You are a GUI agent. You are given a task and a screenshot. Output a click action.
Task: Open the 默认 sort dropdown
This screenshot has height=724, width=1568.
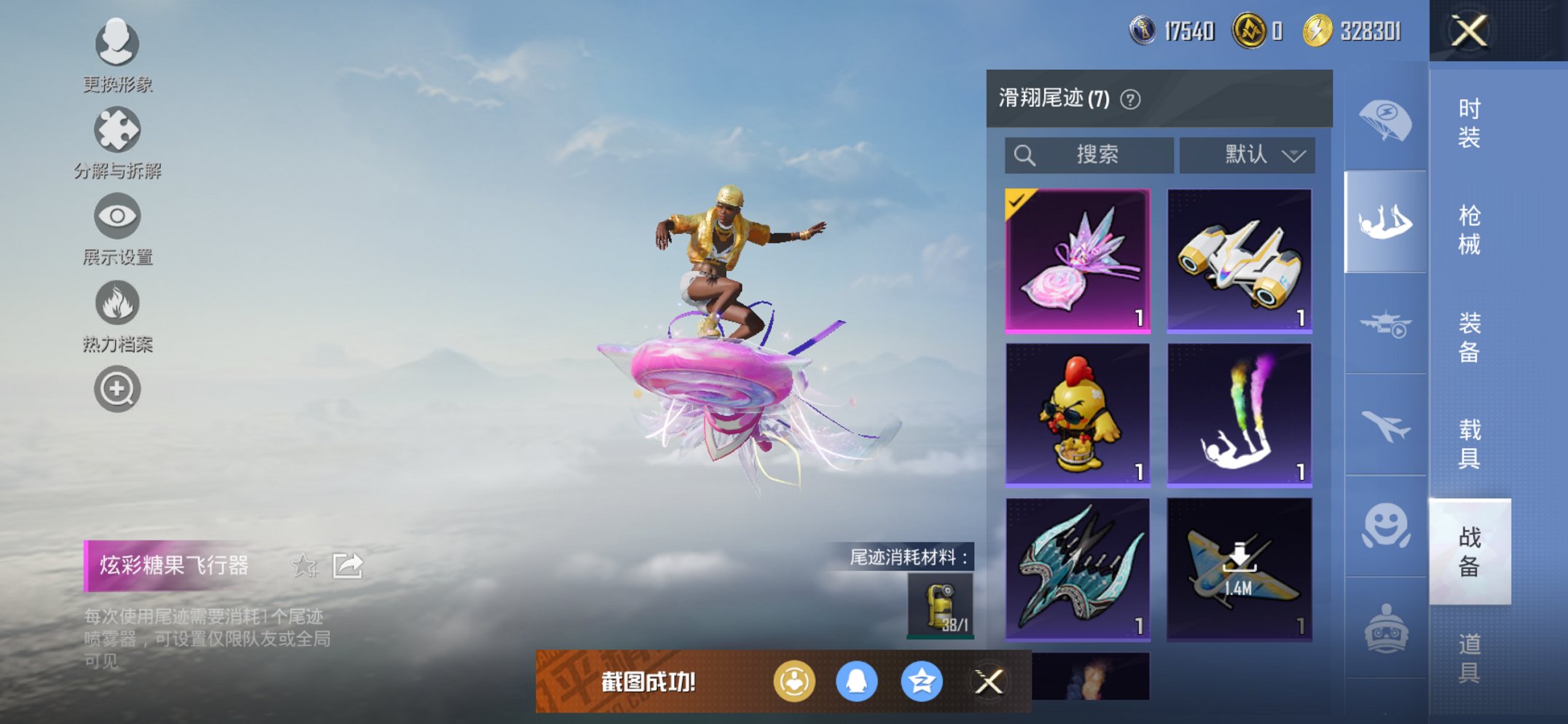pyautogui.click(x=1247, y=154)
